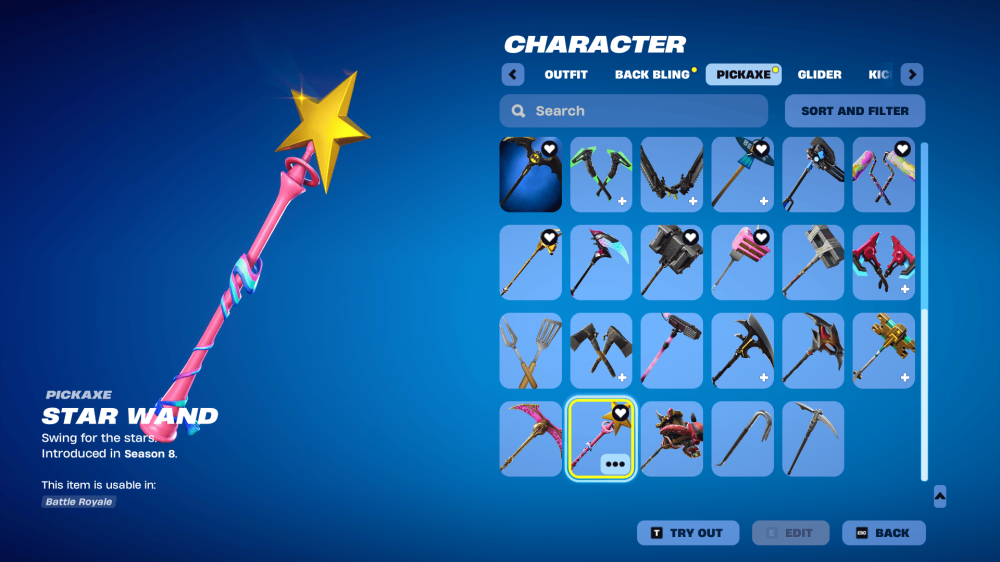Choose the crowbar pickaxe tile
The image size is (1000, 562).
pyautogui.click(x=742, y=439)
